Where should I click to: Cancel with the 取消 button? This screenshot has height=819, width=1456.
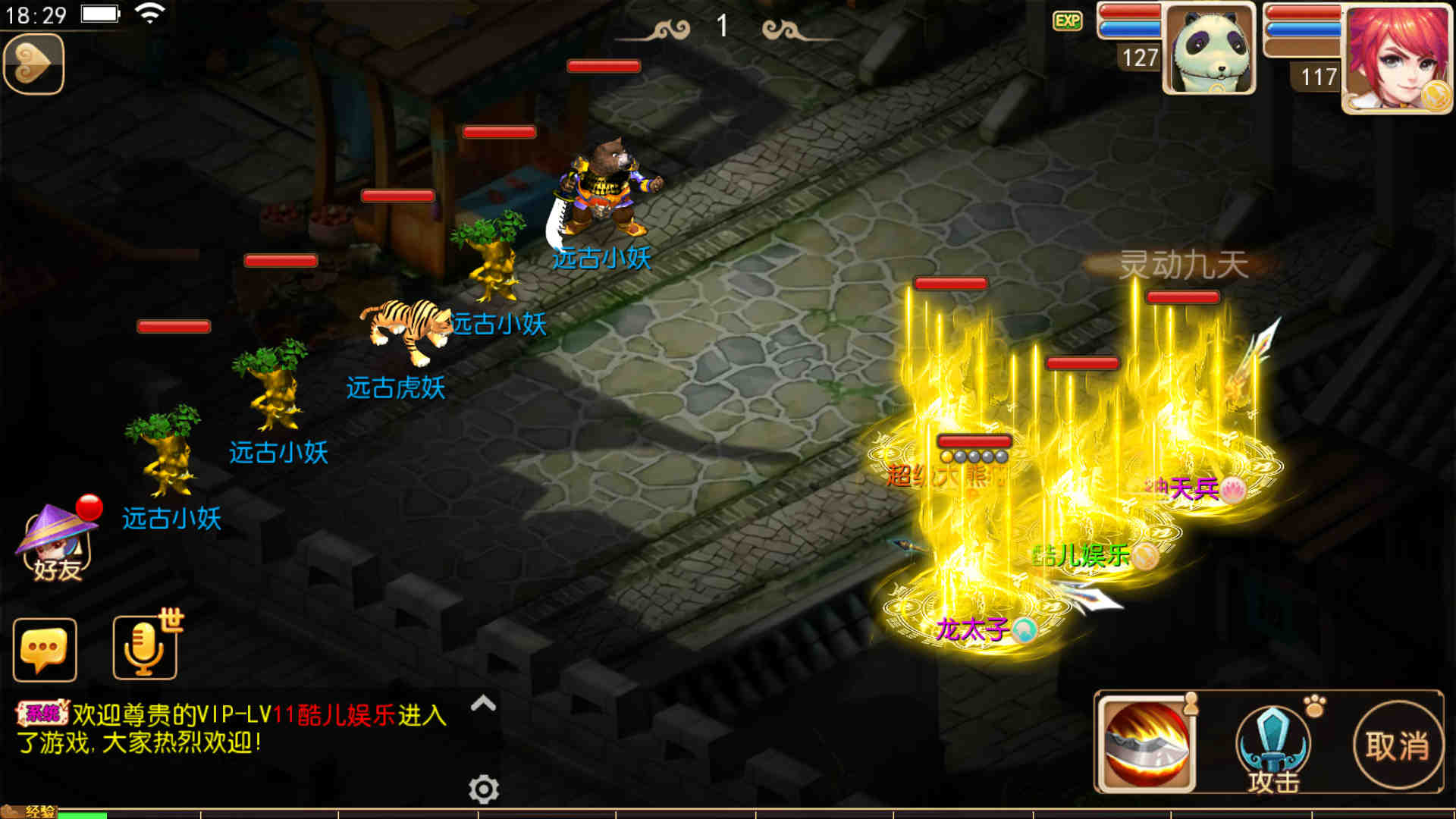(1398, 745)
